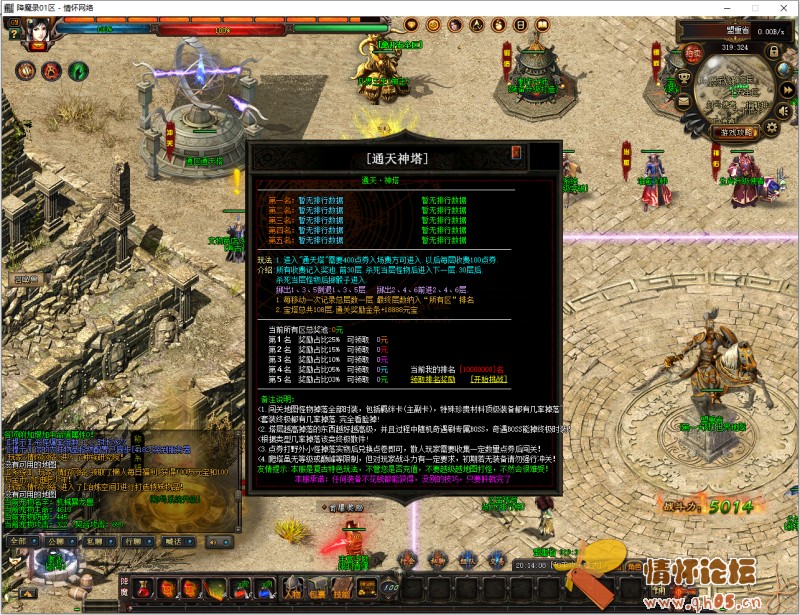The image size is (800, 615).
Task: Select the 行聊 guild chat channel
Action: click(131, 540)
